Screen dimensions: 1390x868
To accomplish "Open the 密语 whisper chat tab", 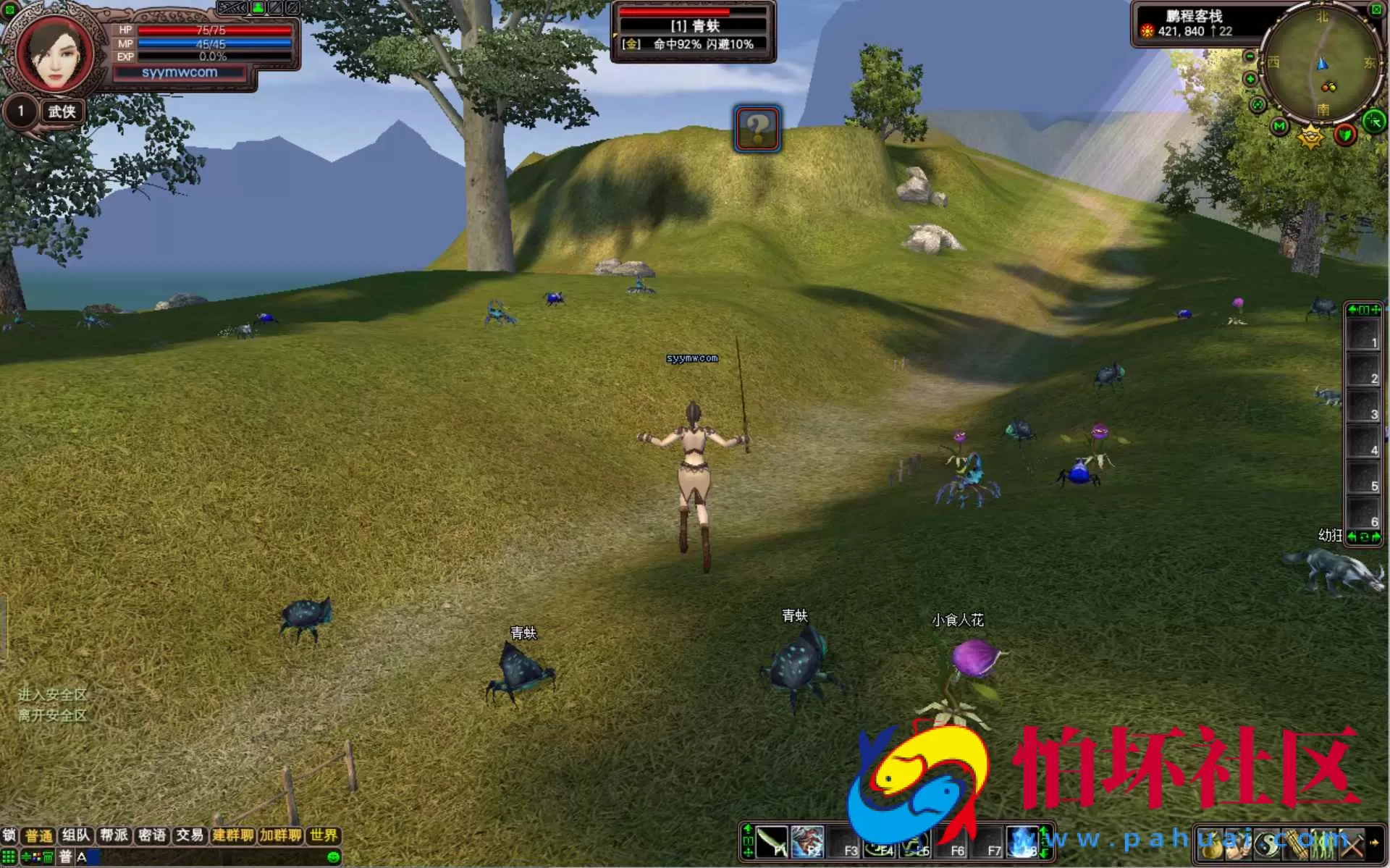I will coord(152,835).
